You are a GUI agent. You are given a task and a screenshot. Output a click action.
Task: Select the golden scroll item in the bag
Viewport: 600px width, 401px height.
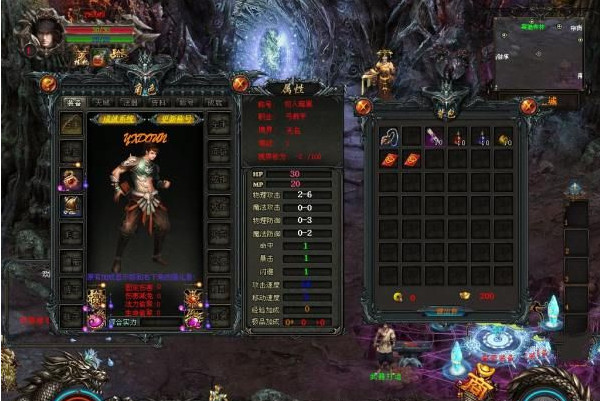coord(503,137)
